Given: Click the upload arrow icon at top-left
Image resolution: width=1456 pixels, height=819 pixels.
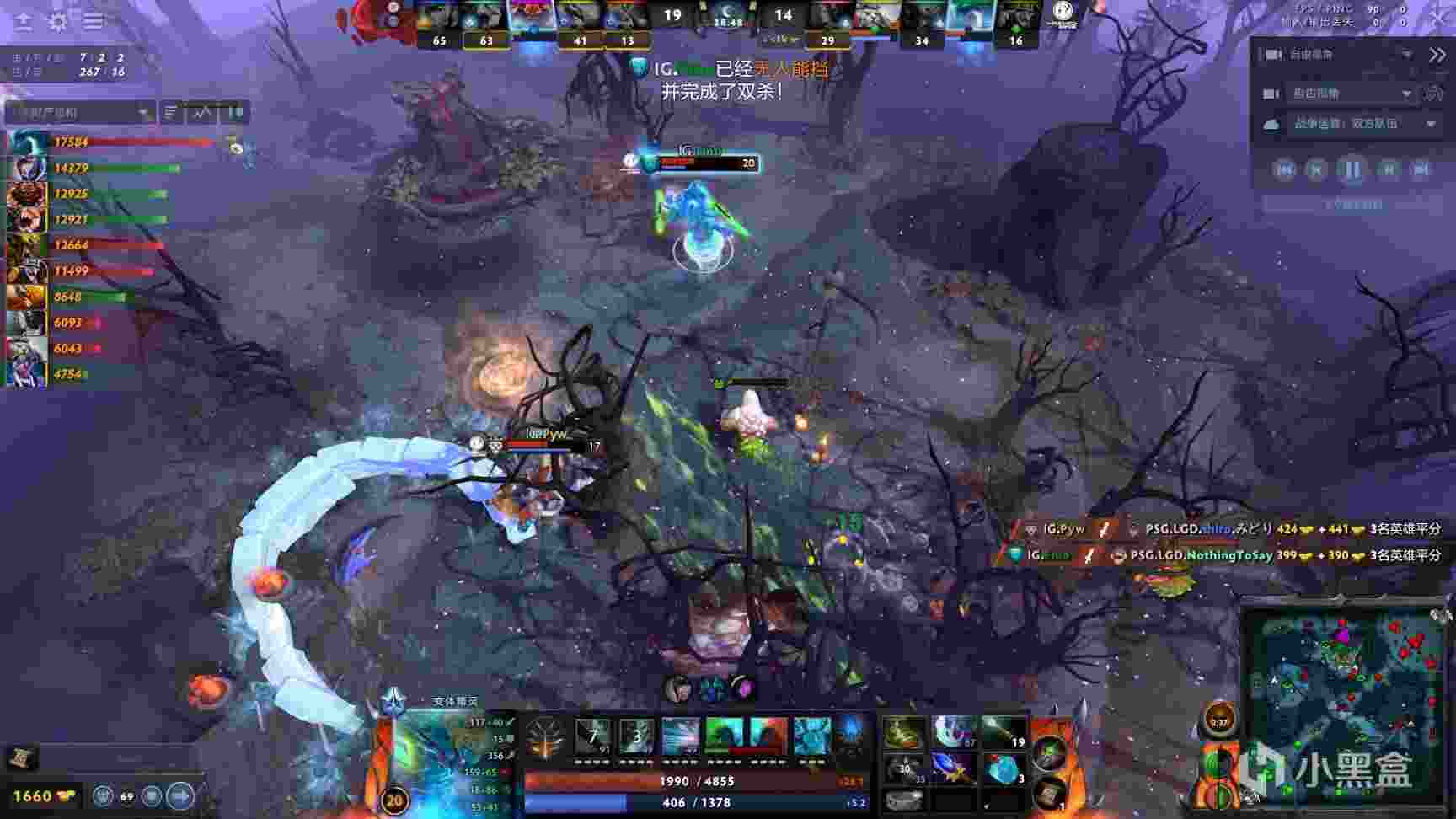Looking at the screenshot, I should coord(23,22).
